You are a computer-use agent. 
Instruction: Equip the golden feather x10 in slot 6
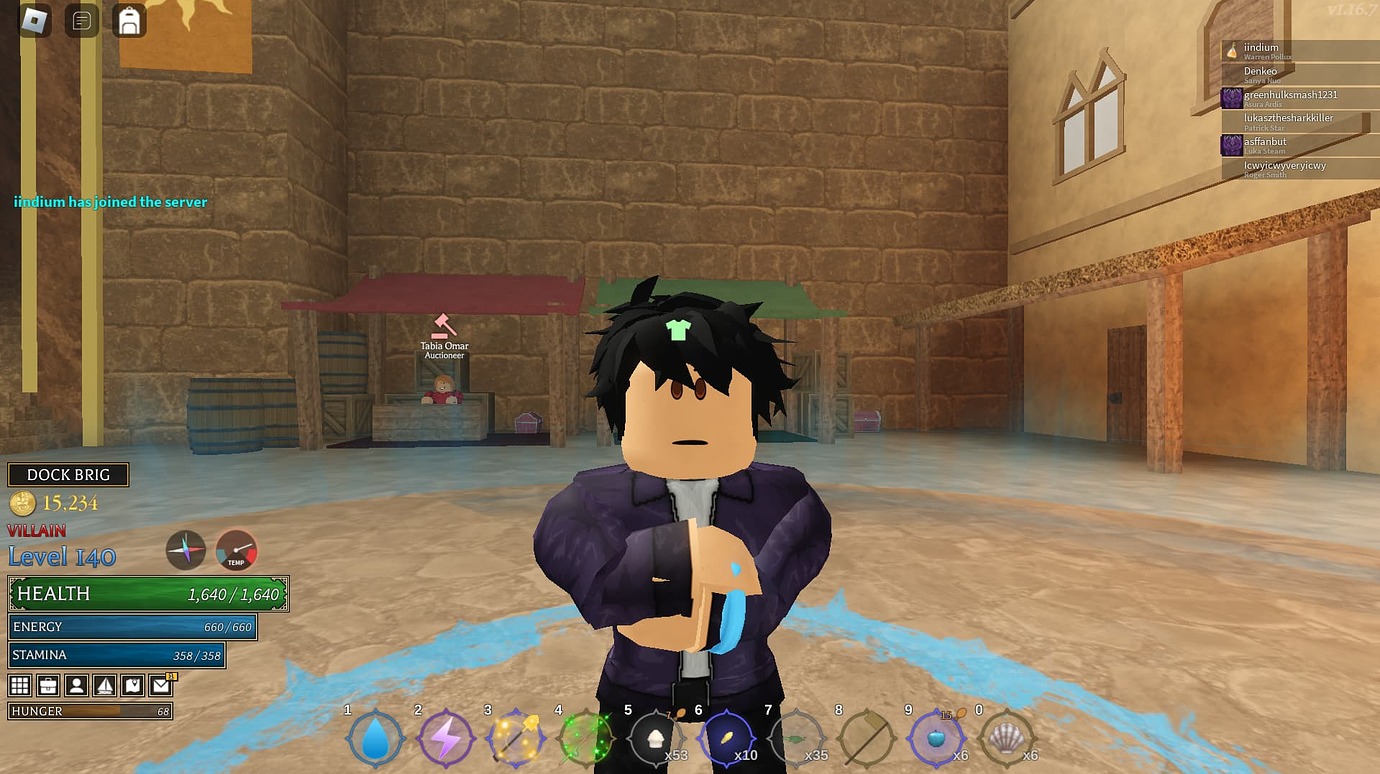[x=725, y=740]
